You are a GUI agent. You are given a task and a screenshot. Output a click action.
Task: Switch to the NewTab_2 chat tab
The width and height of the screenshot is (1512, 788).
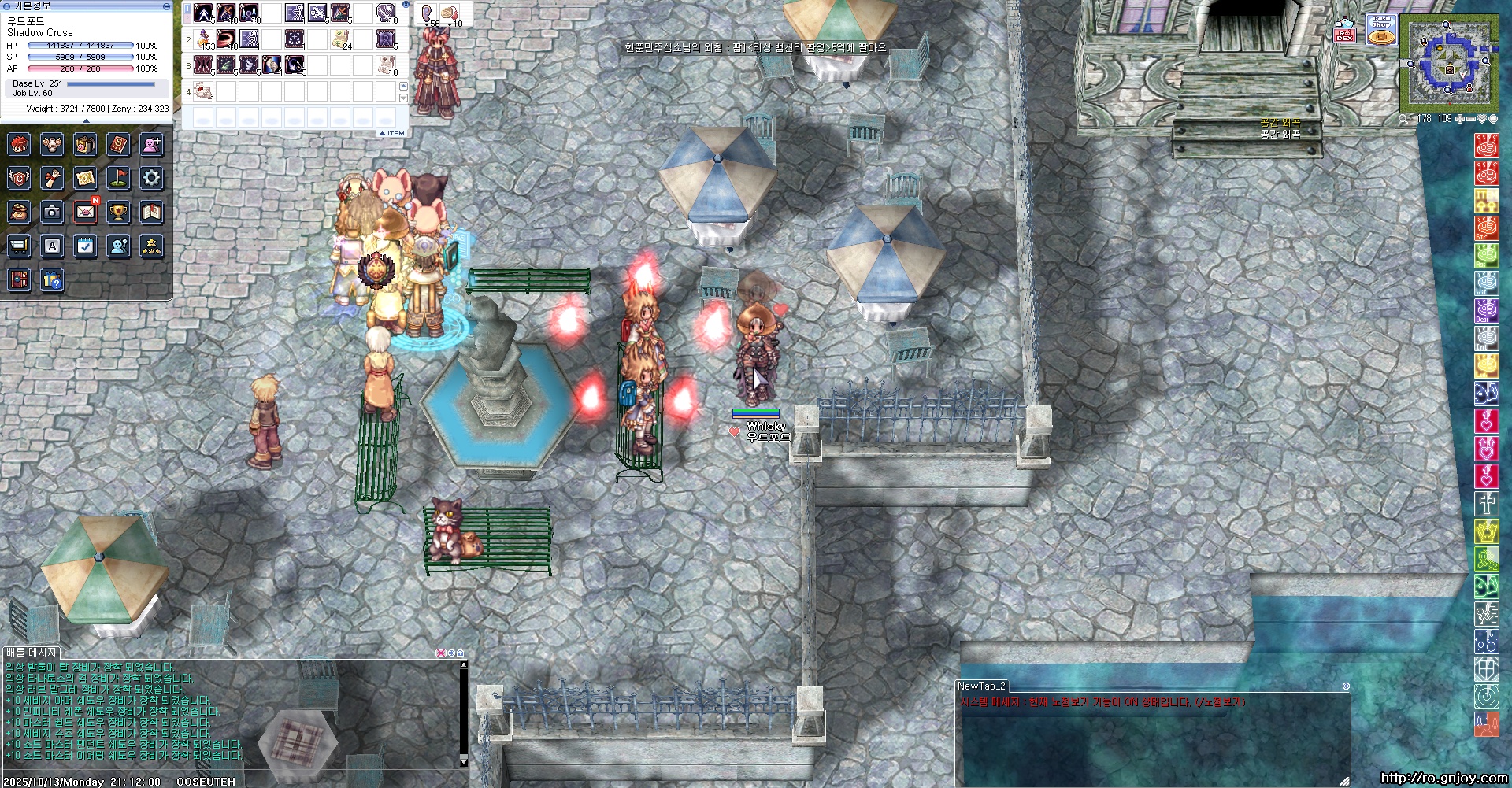coord(981,686)
